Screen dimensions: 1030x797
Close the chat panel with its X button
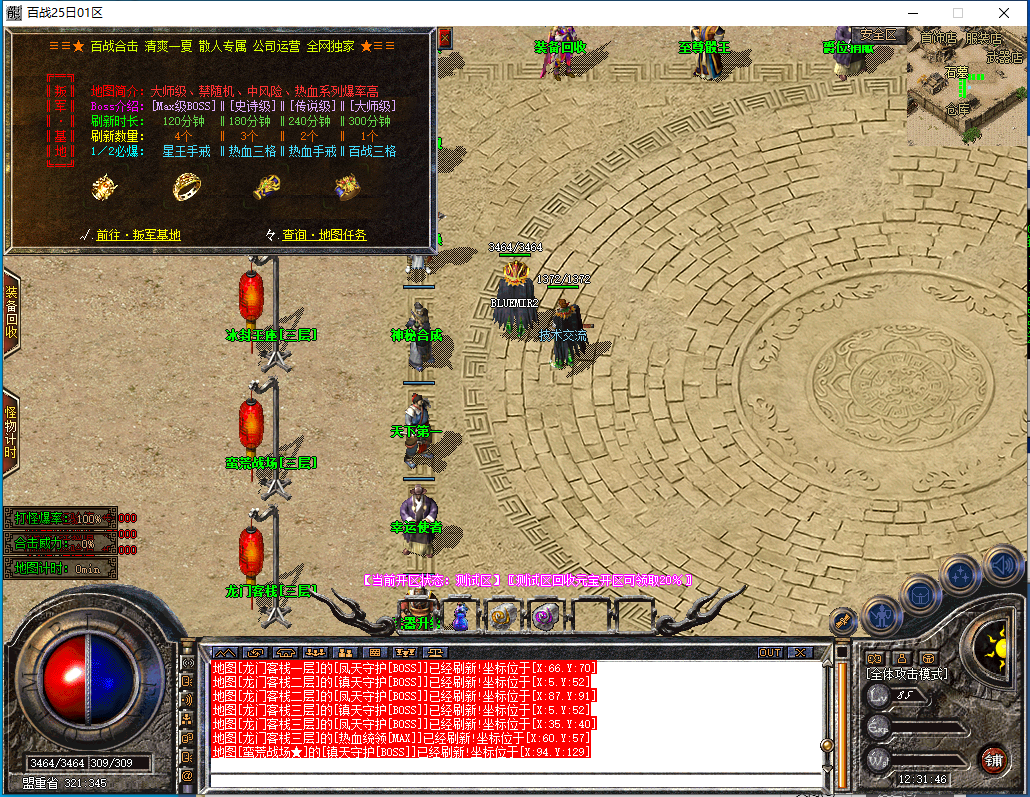800,653
